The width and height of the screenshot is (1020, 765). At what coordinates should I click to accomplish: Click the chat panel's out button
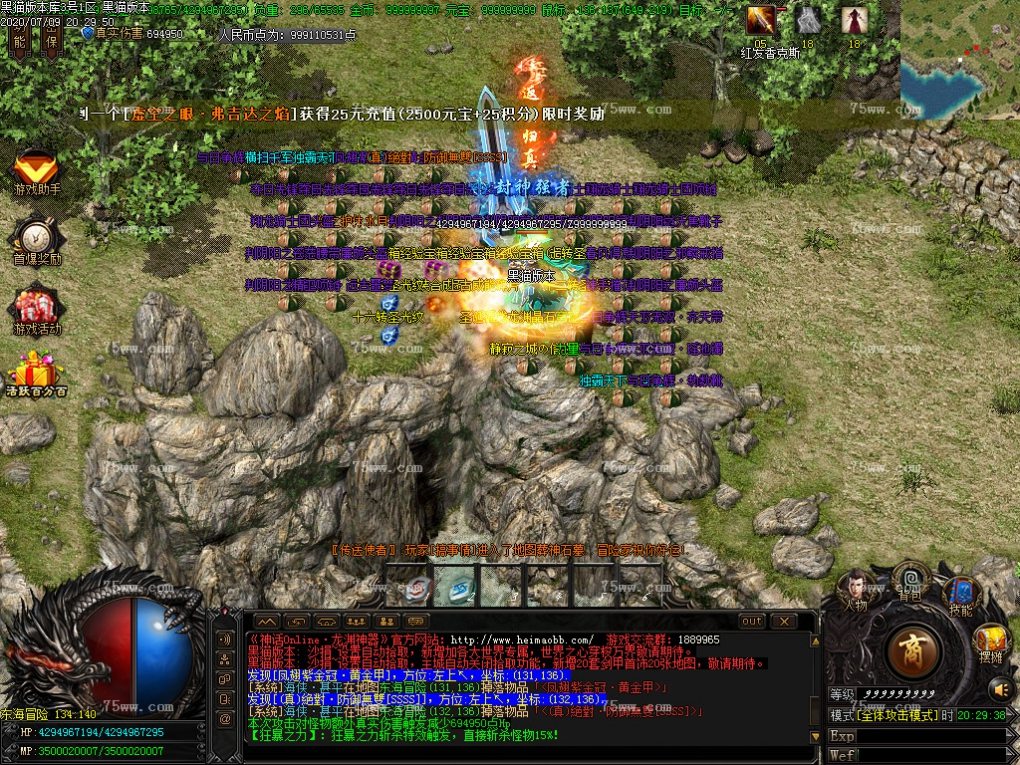752,621
